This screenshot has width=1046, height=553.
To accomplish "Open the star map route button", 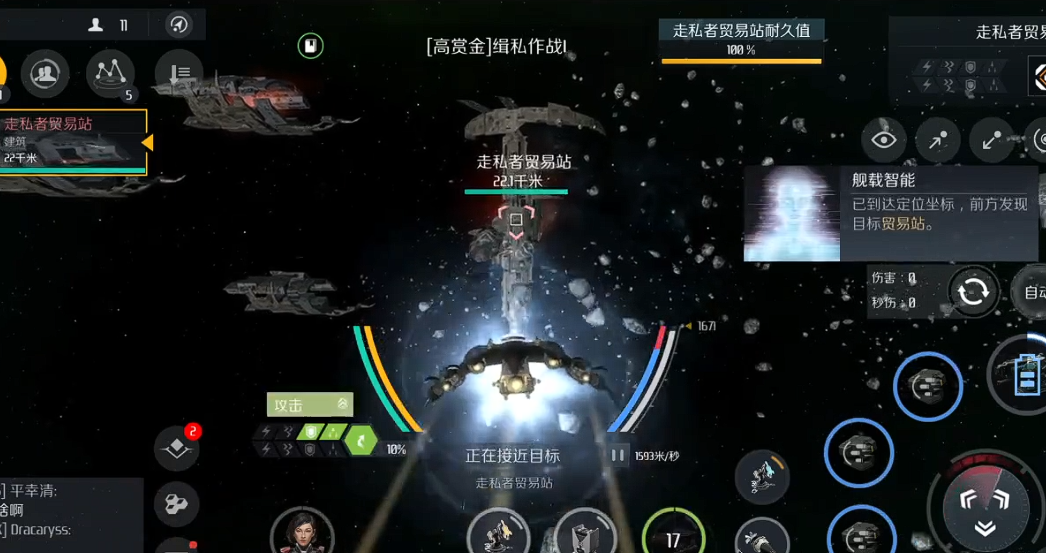I will pyautogui.click(x=110, y=72).
